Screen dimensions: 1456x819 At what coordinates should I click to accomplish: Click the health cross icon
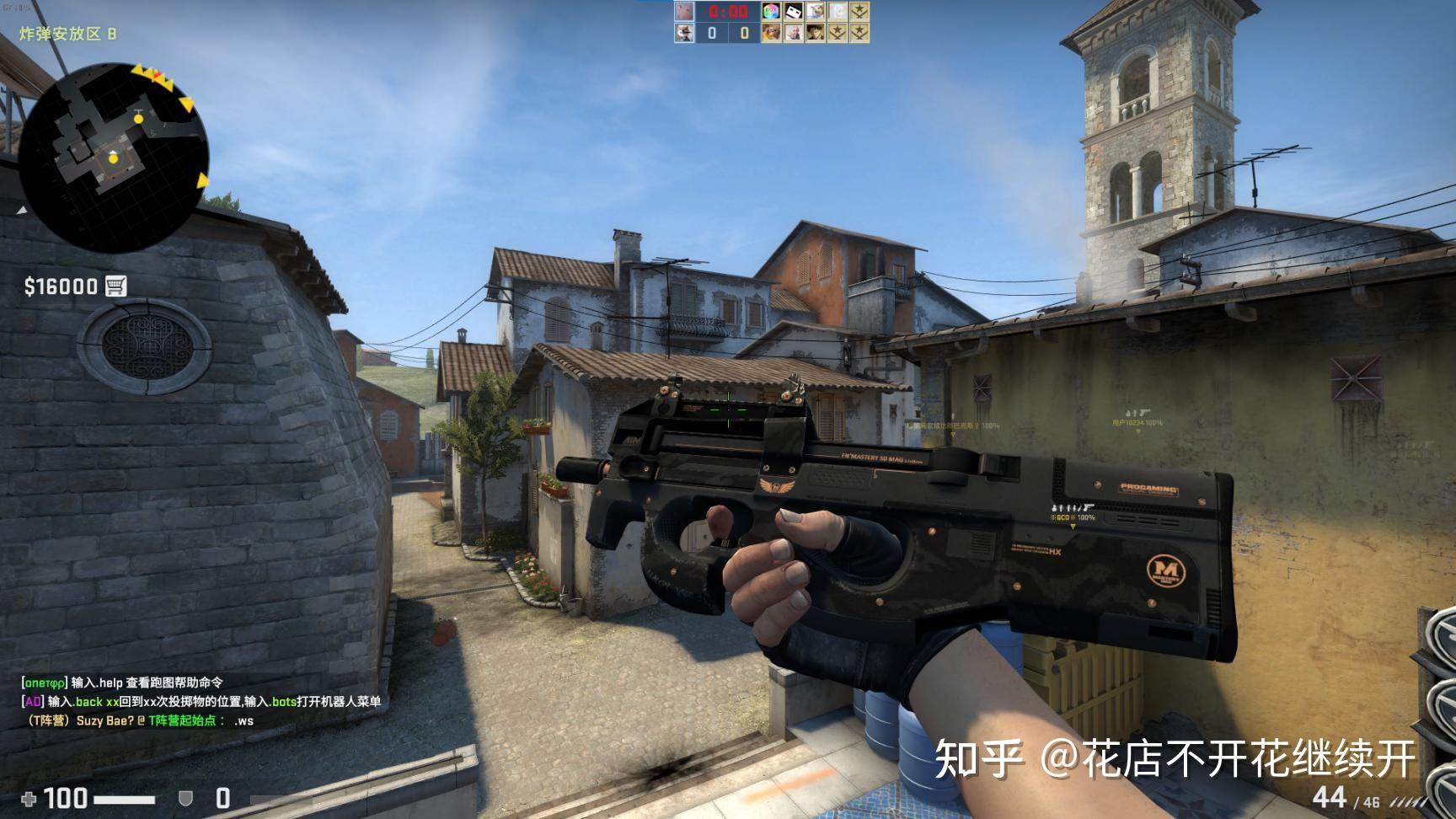(29, 800)
